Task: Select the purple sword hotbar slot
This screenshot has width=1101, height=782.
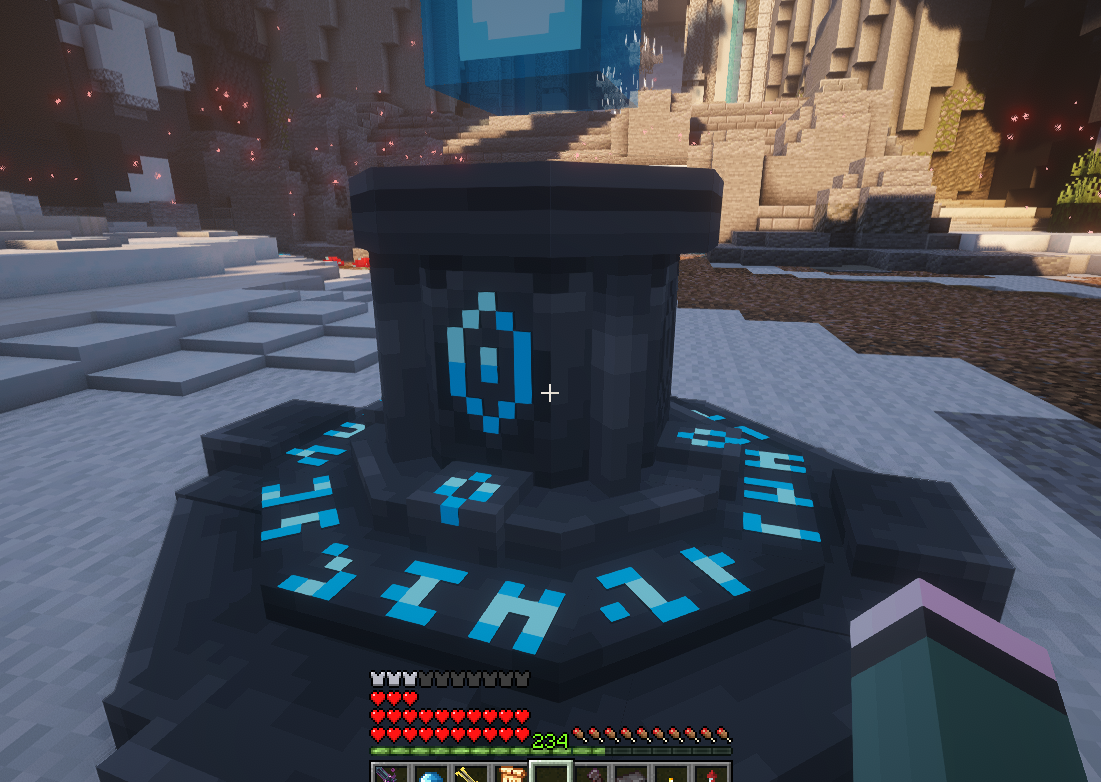Action: [390, 774]
